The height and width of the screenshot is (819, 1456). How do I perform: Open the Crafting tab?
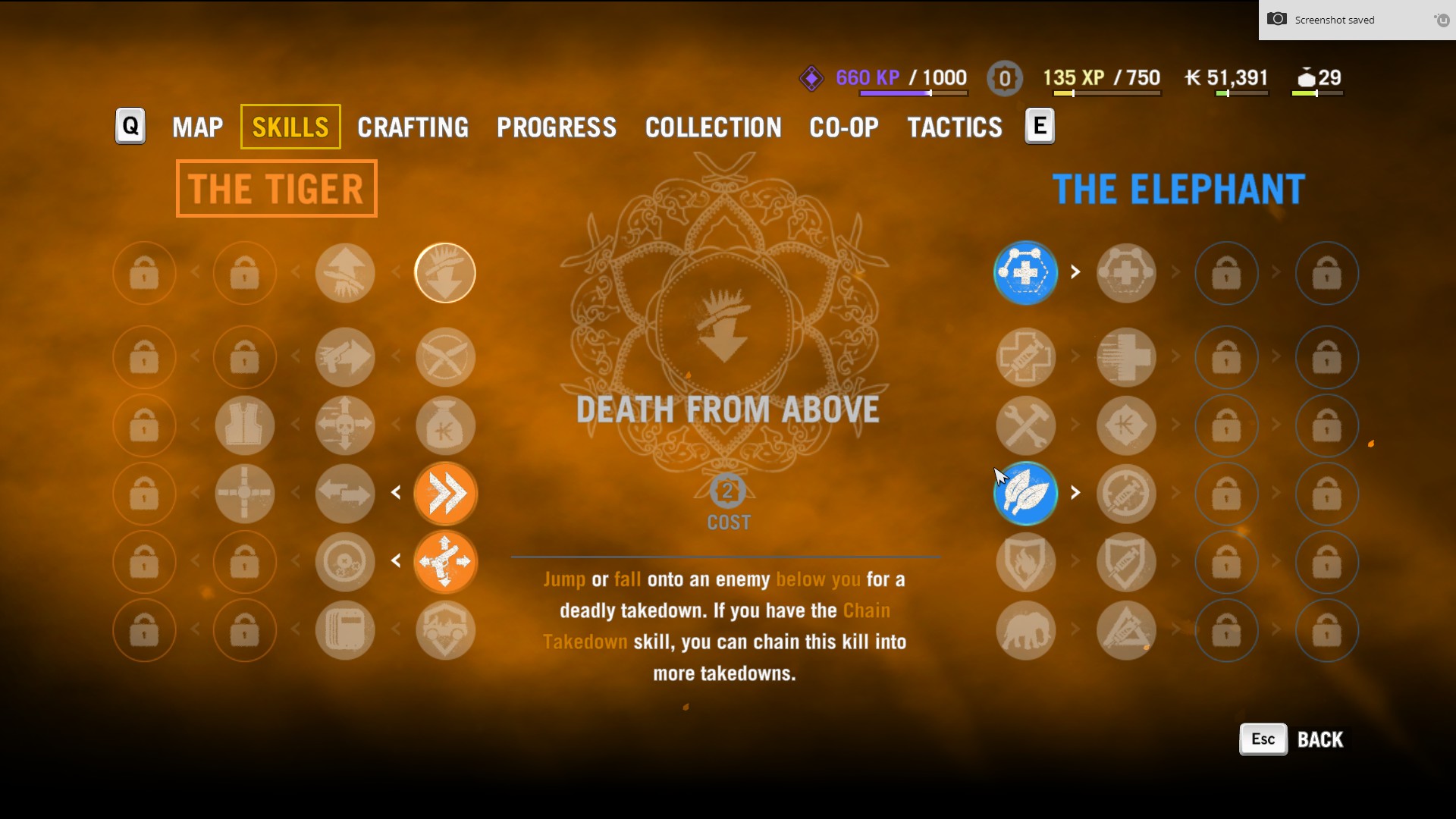point(413,127)
